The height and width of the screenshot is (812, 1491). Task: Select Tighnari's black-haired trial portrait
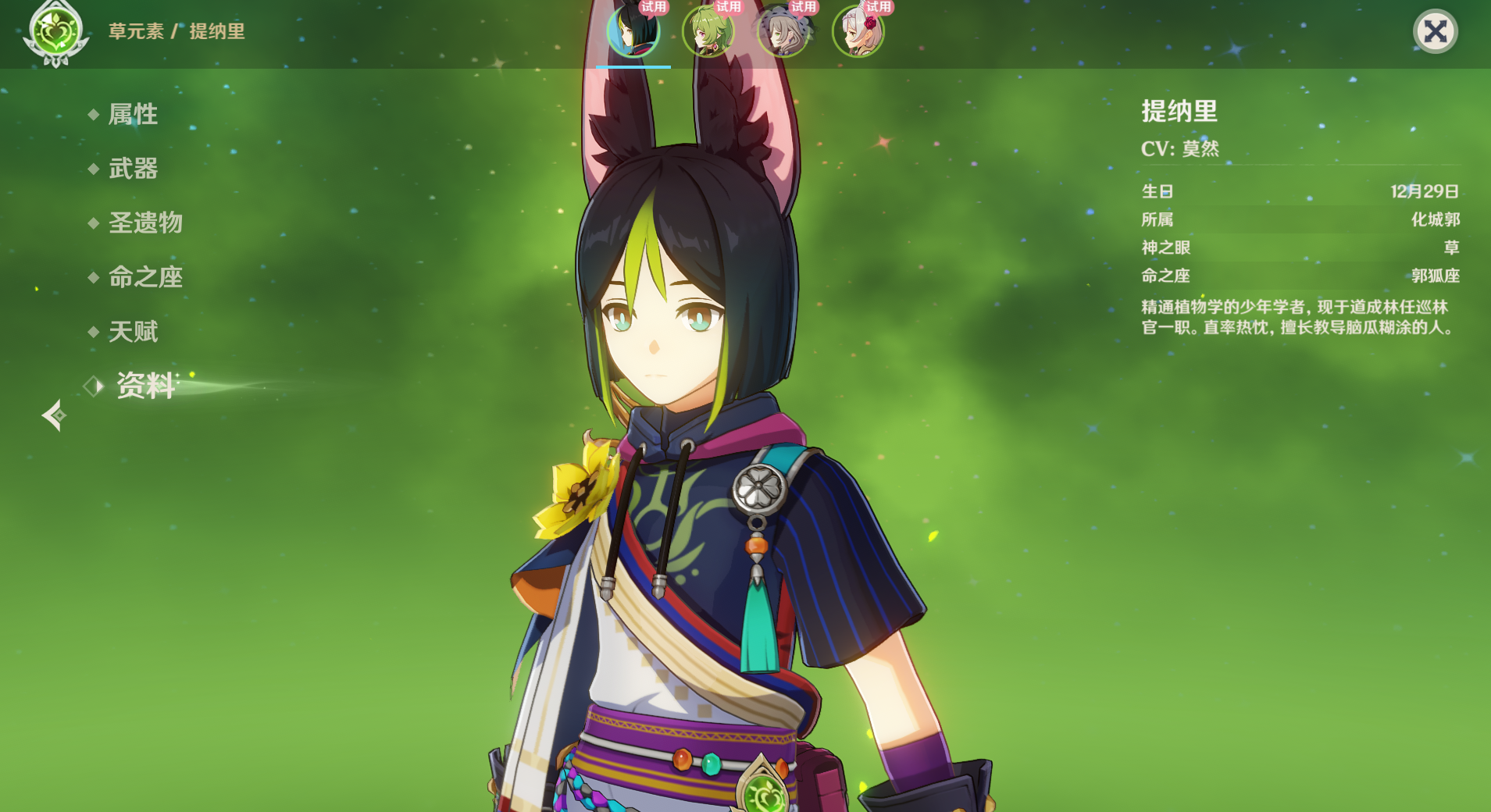click(x=633, y=33)
